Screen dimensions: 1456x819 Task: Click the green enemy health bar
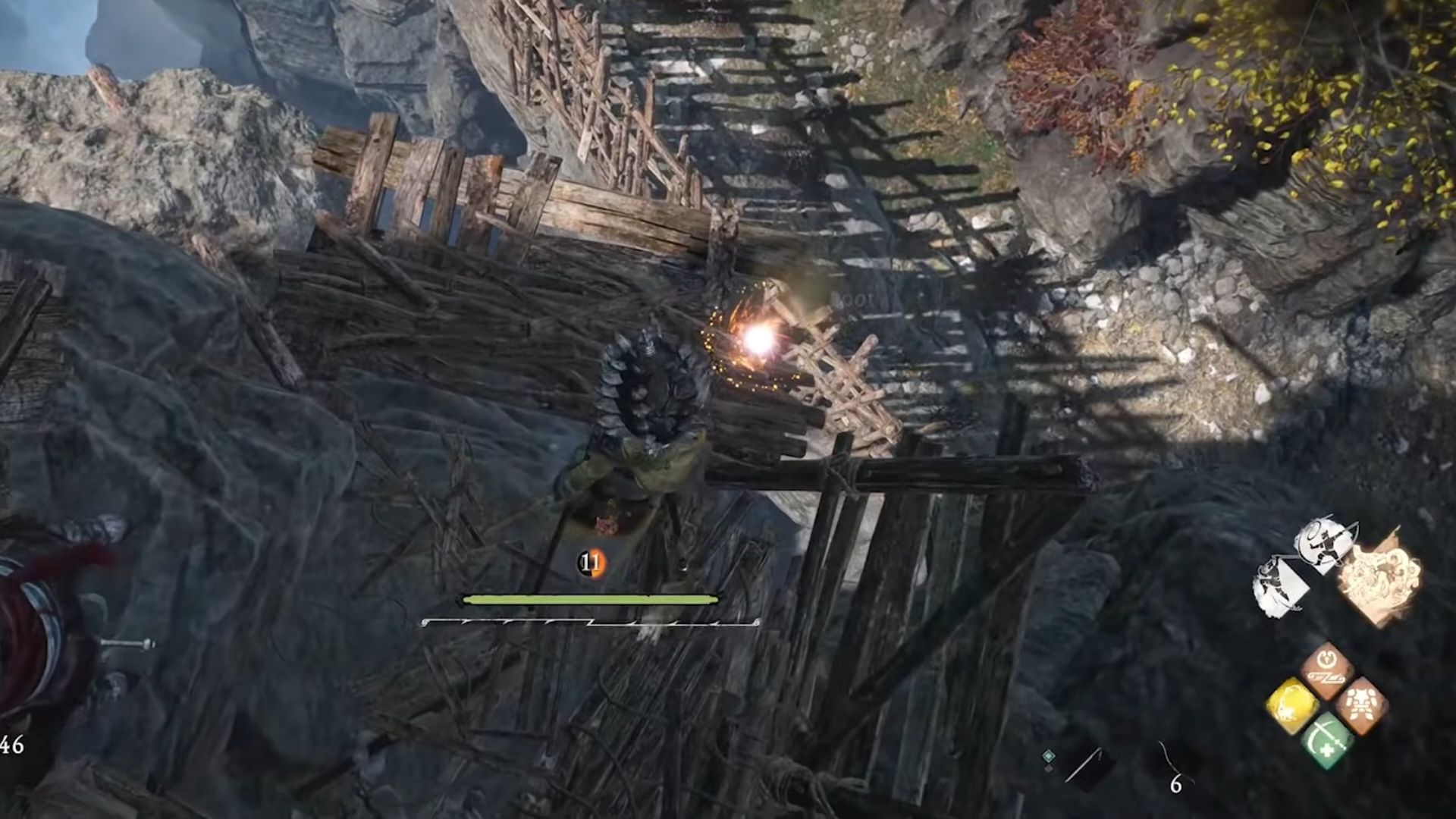(x=589, y=599)
